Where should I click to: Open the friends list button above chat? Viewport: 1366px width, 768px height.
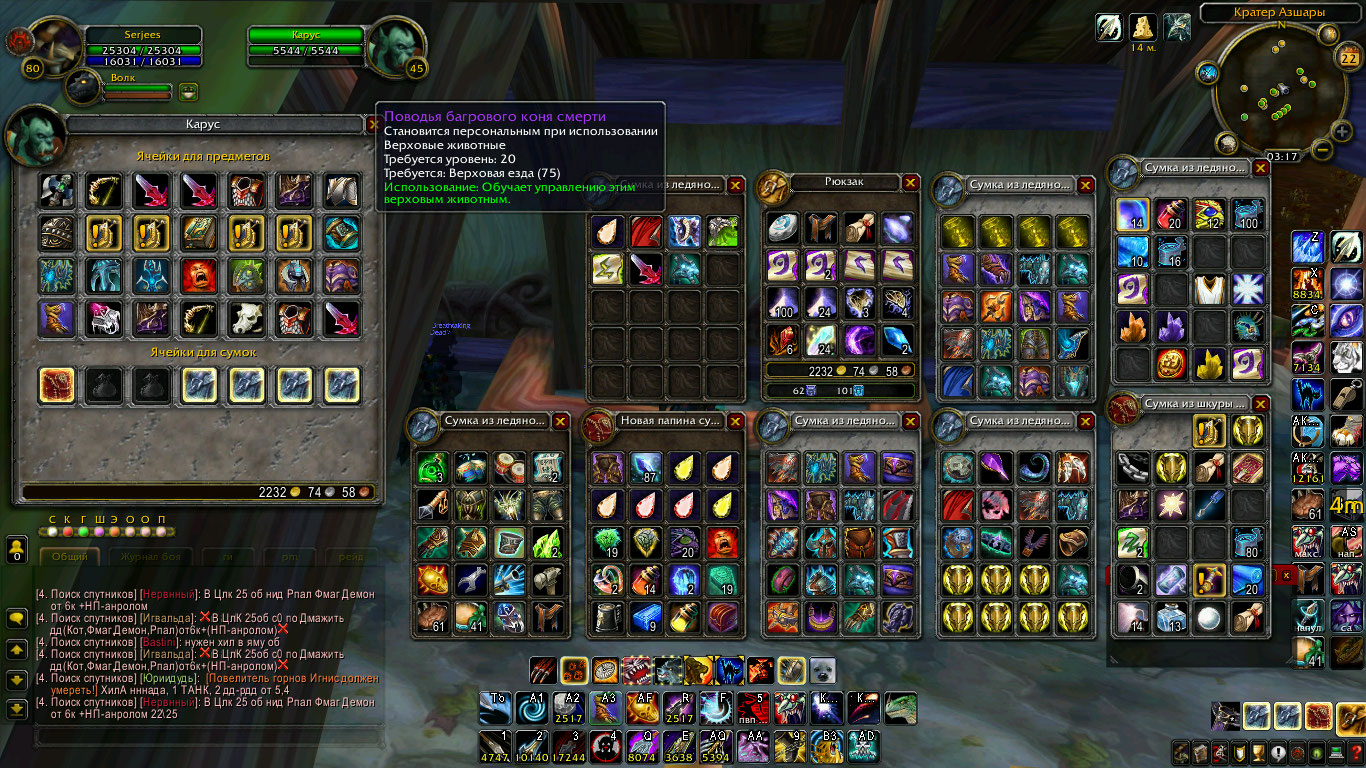pos(17,549)
